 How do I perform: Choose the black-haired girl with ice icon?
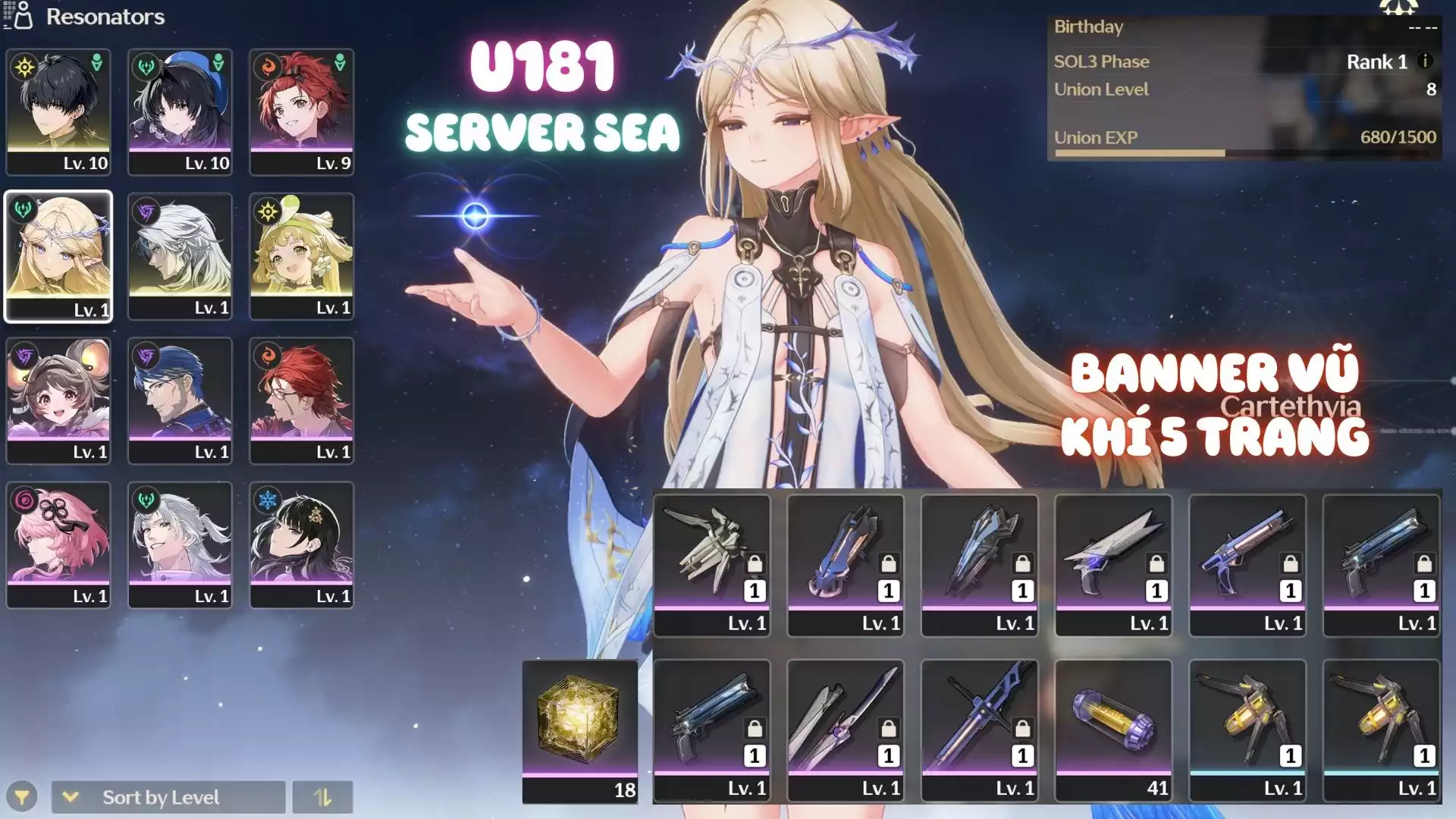coord(302,544)
